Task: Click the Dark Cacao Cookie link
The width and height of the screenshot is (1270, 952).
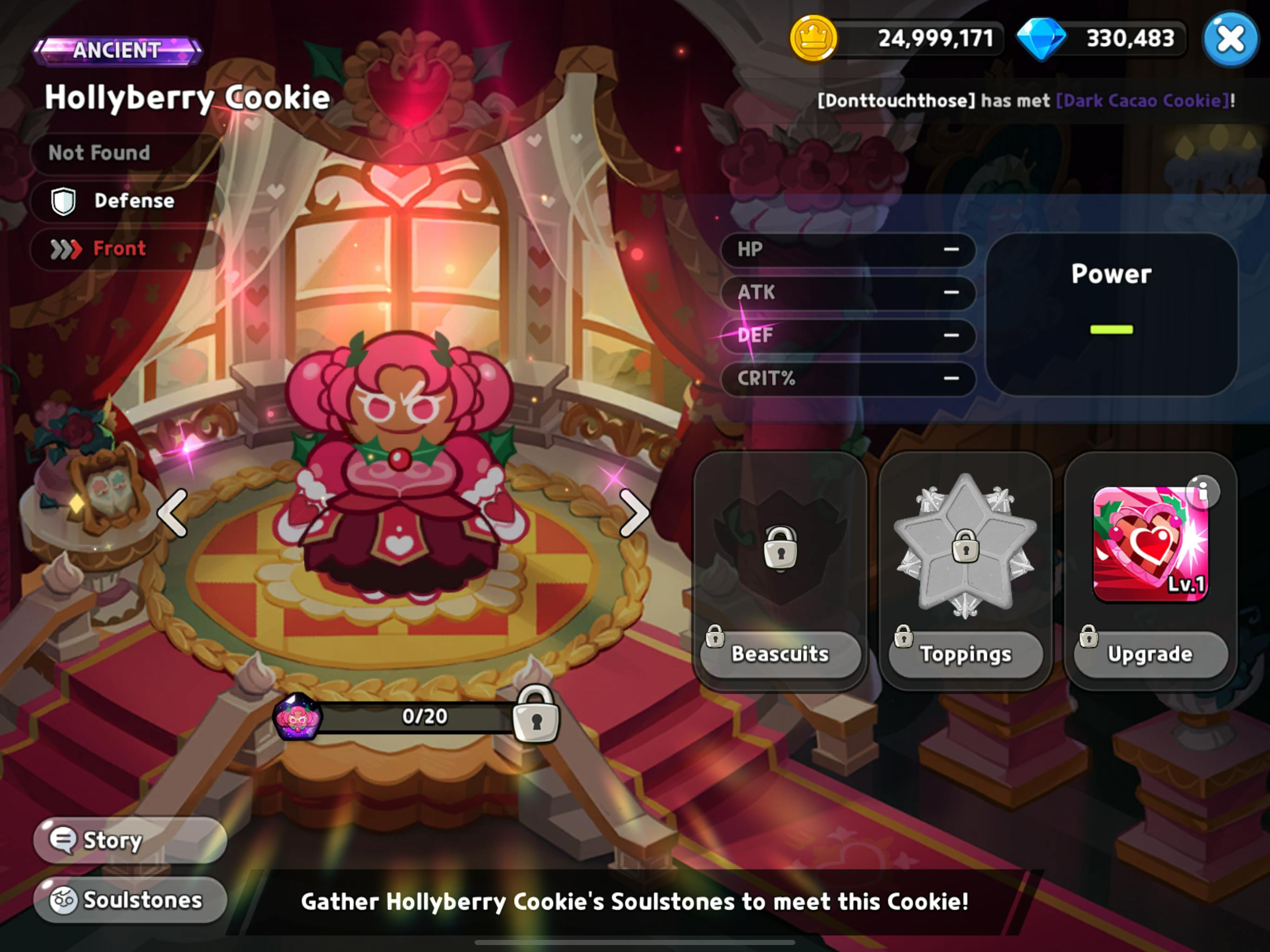Action: (x=1143, y=100)
